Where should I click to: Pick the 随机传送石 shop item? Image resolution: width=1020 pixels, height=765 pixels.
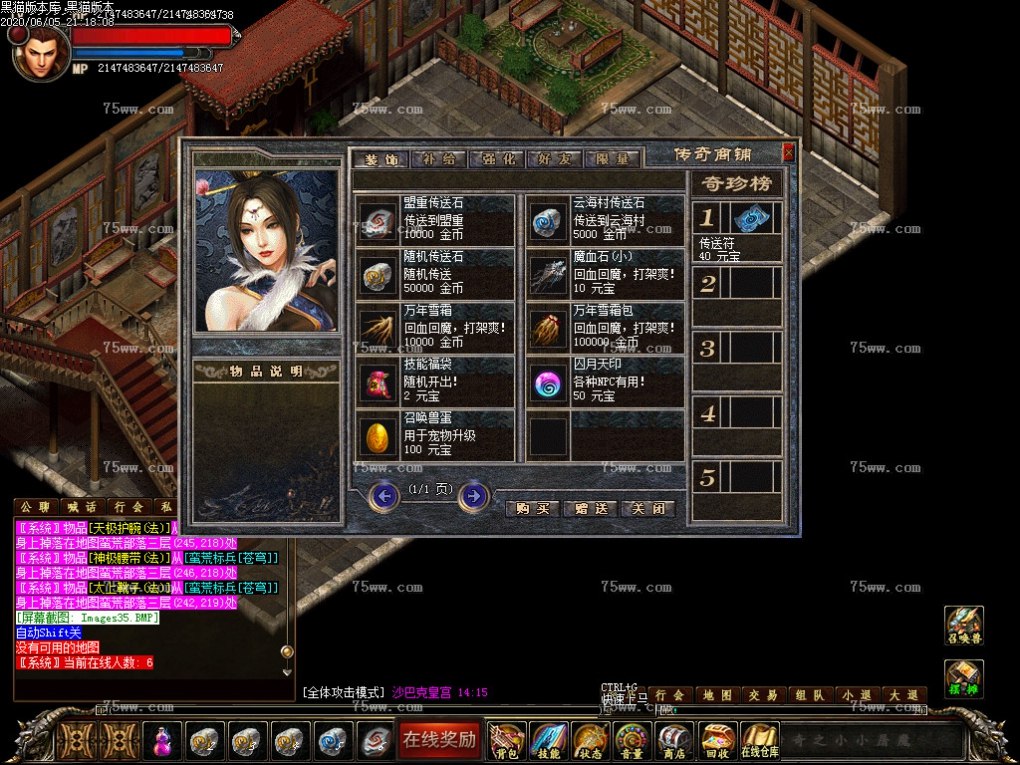click(x=435, y=273)
